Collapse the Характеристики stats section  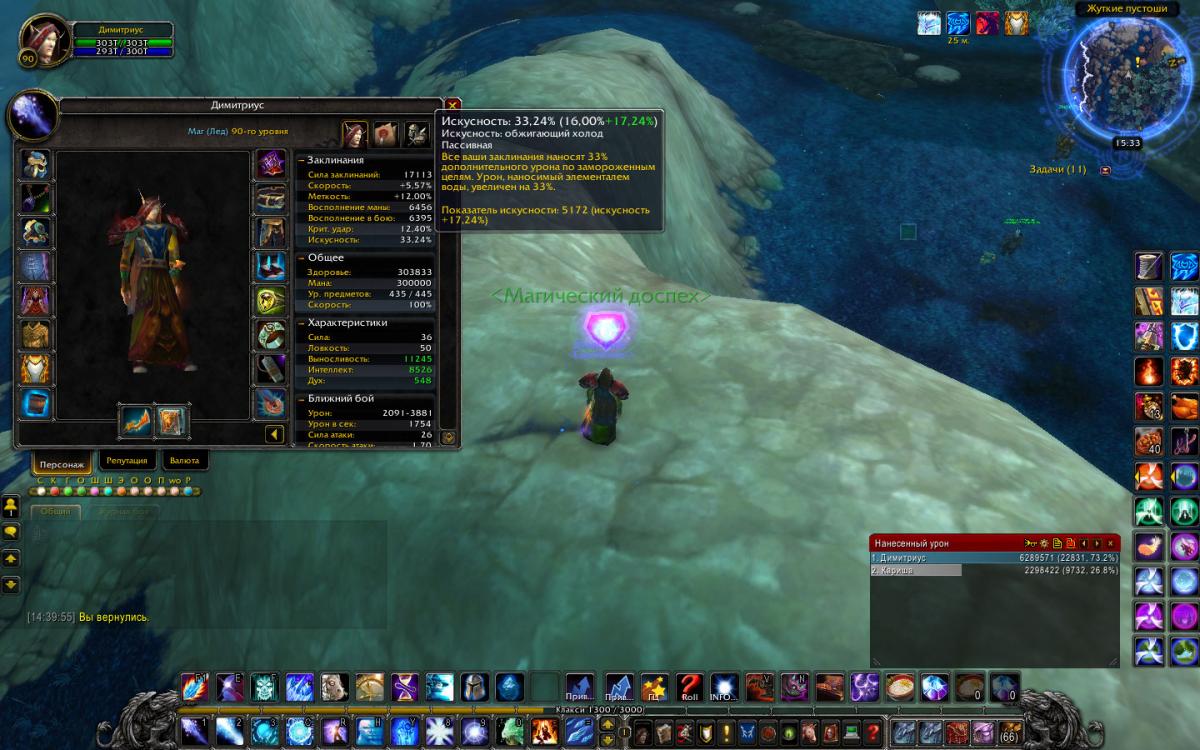pyautogui.click(x=301, y=323)
